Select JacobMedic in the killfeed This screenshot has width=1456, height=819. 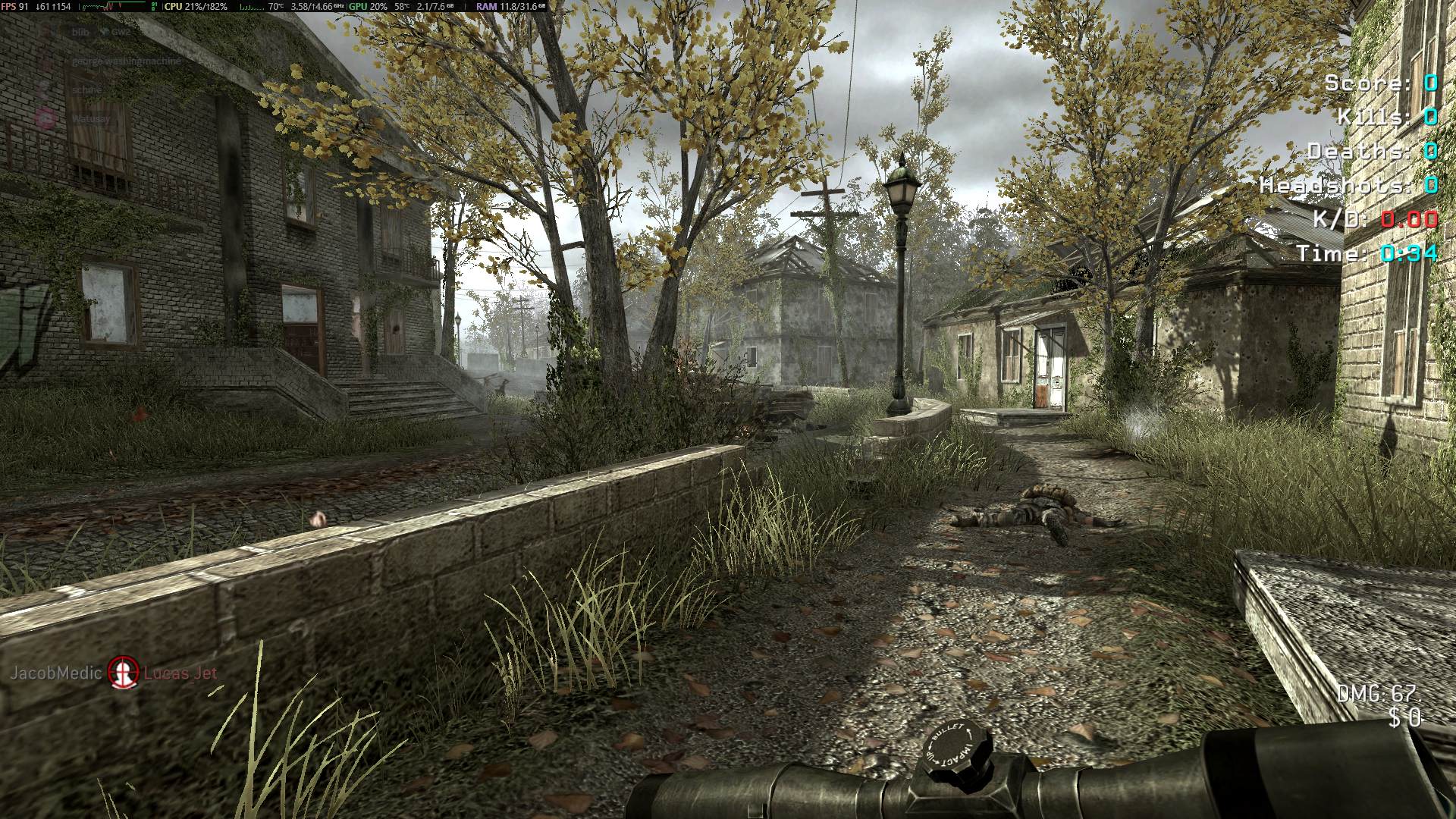point(55,673)
